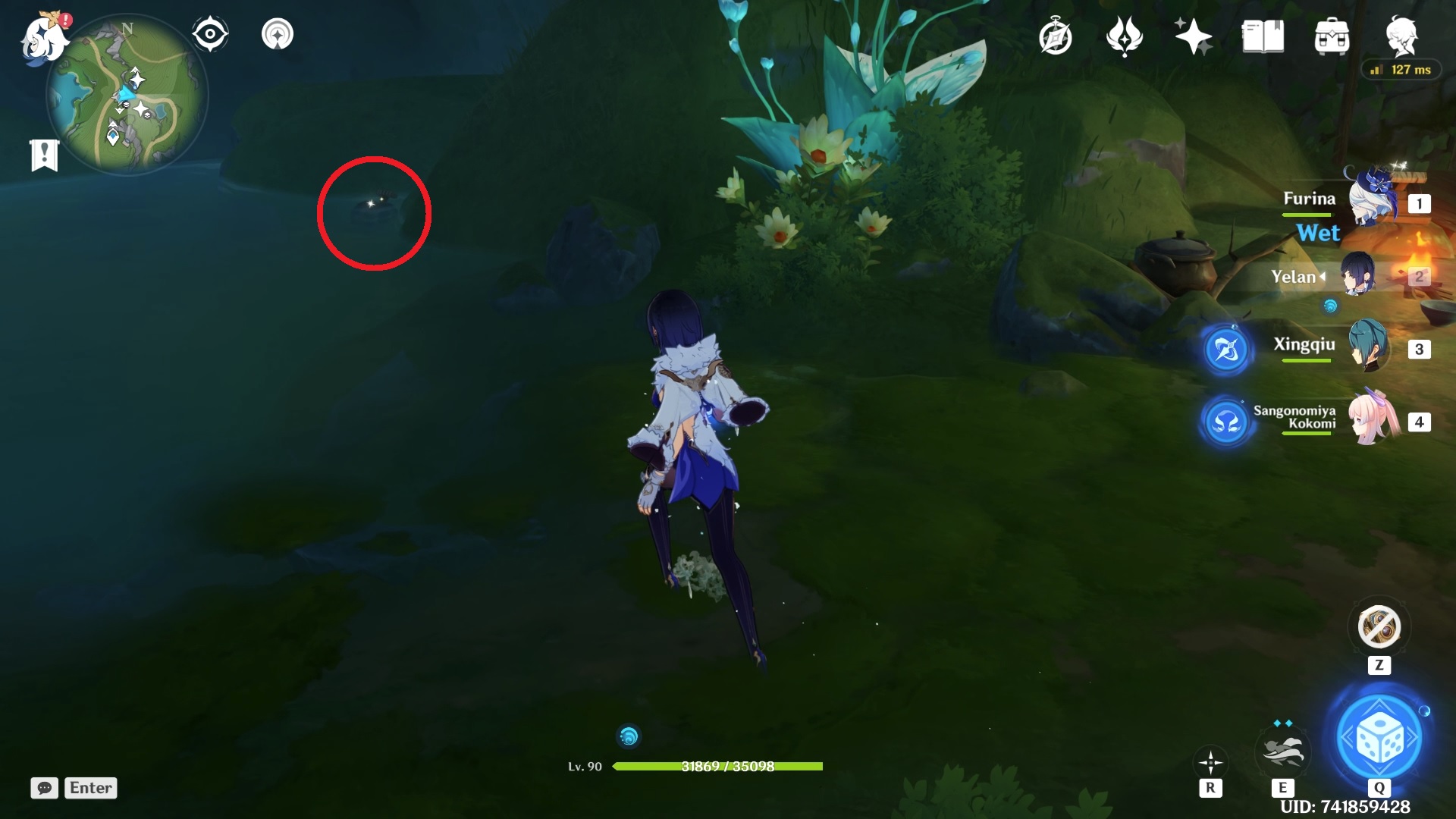Select the compass icon beside the minimap
This screenshot has height=819, width=1456.
pos(209,32)
